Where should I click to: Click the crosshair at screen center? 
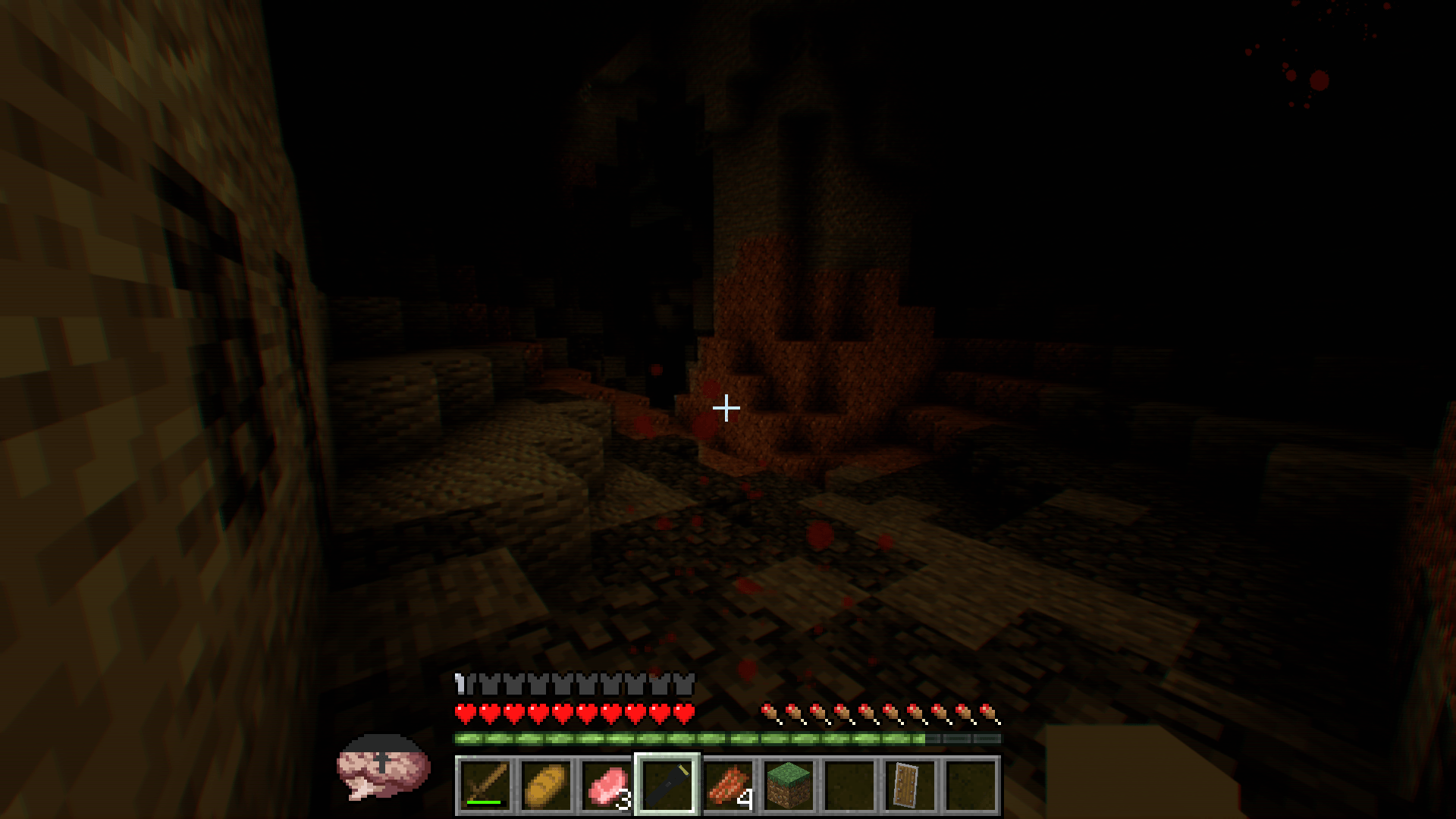click(x=726, y=407)
